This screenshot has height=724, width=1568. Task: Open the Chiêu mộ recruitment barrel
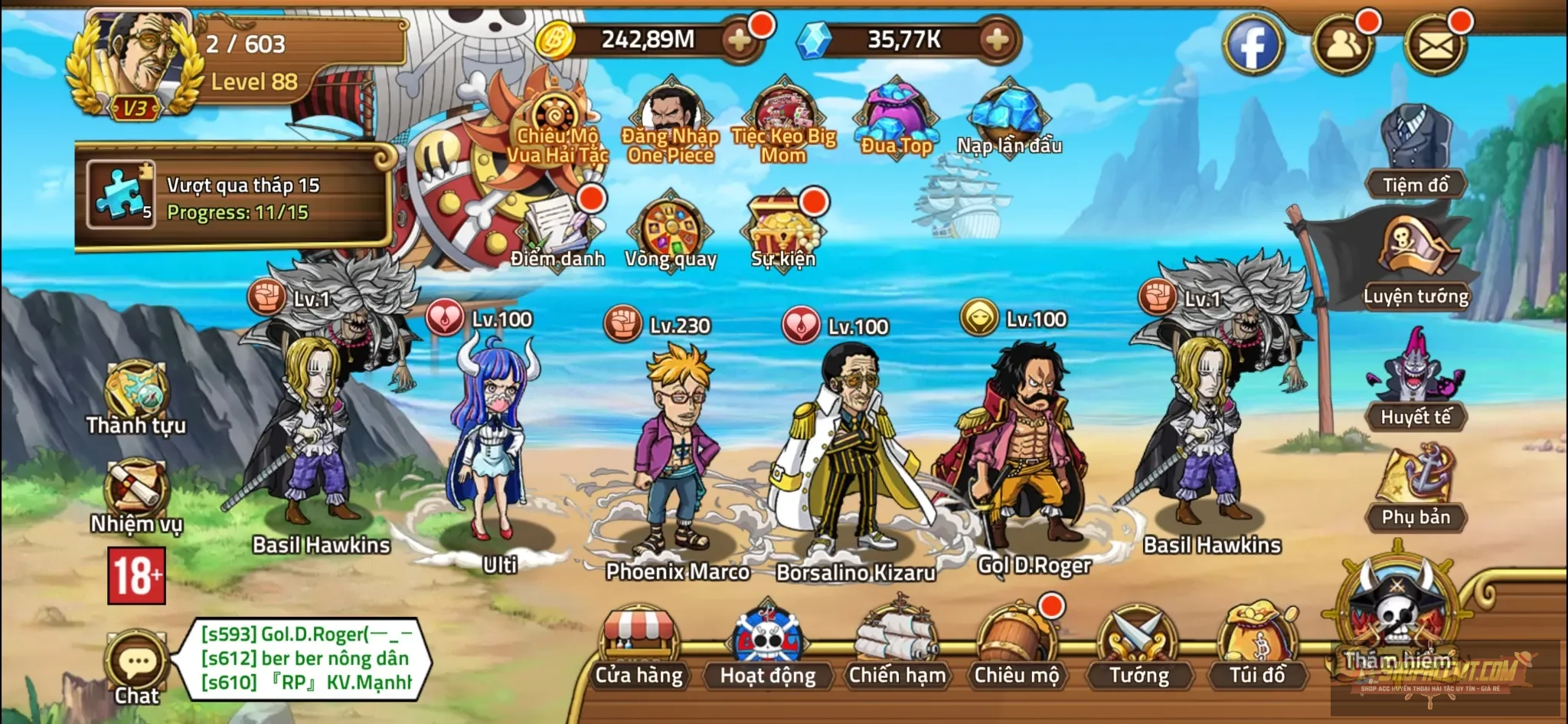[x=1016, y=646]
